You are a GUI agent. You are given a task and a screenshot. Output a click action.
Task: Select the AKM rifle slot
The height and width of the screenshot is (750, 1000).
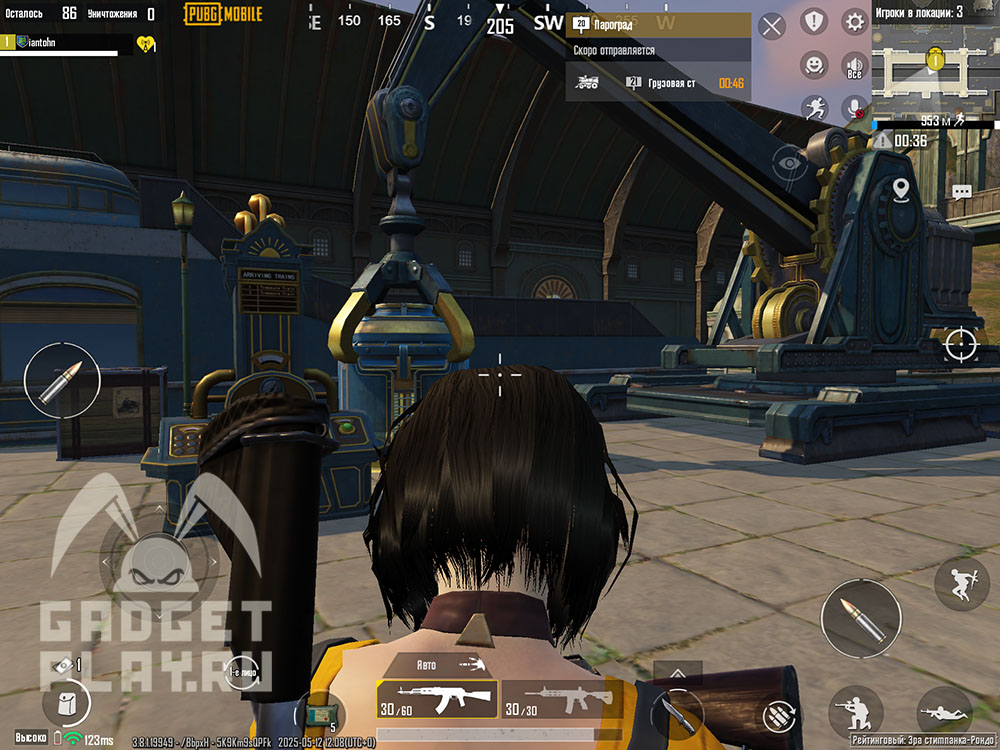coord(437,699)
